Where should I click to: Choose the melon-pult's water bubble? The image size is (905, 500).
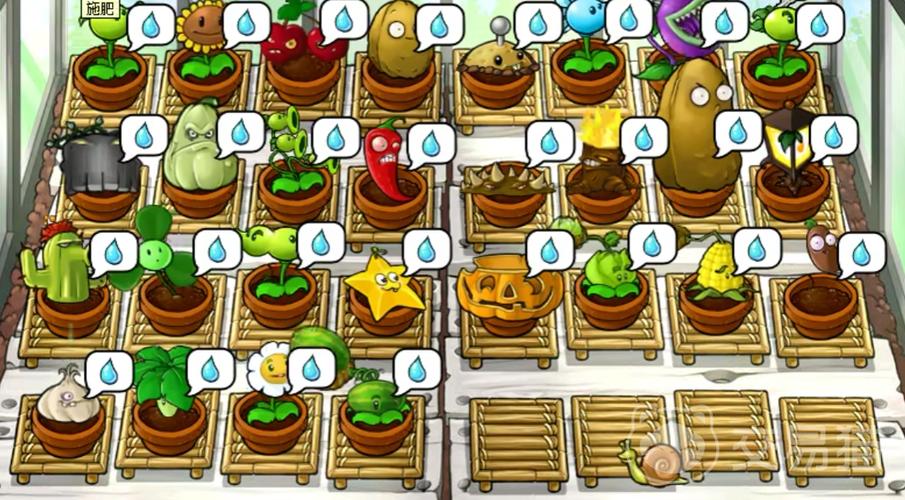point(416,369)
